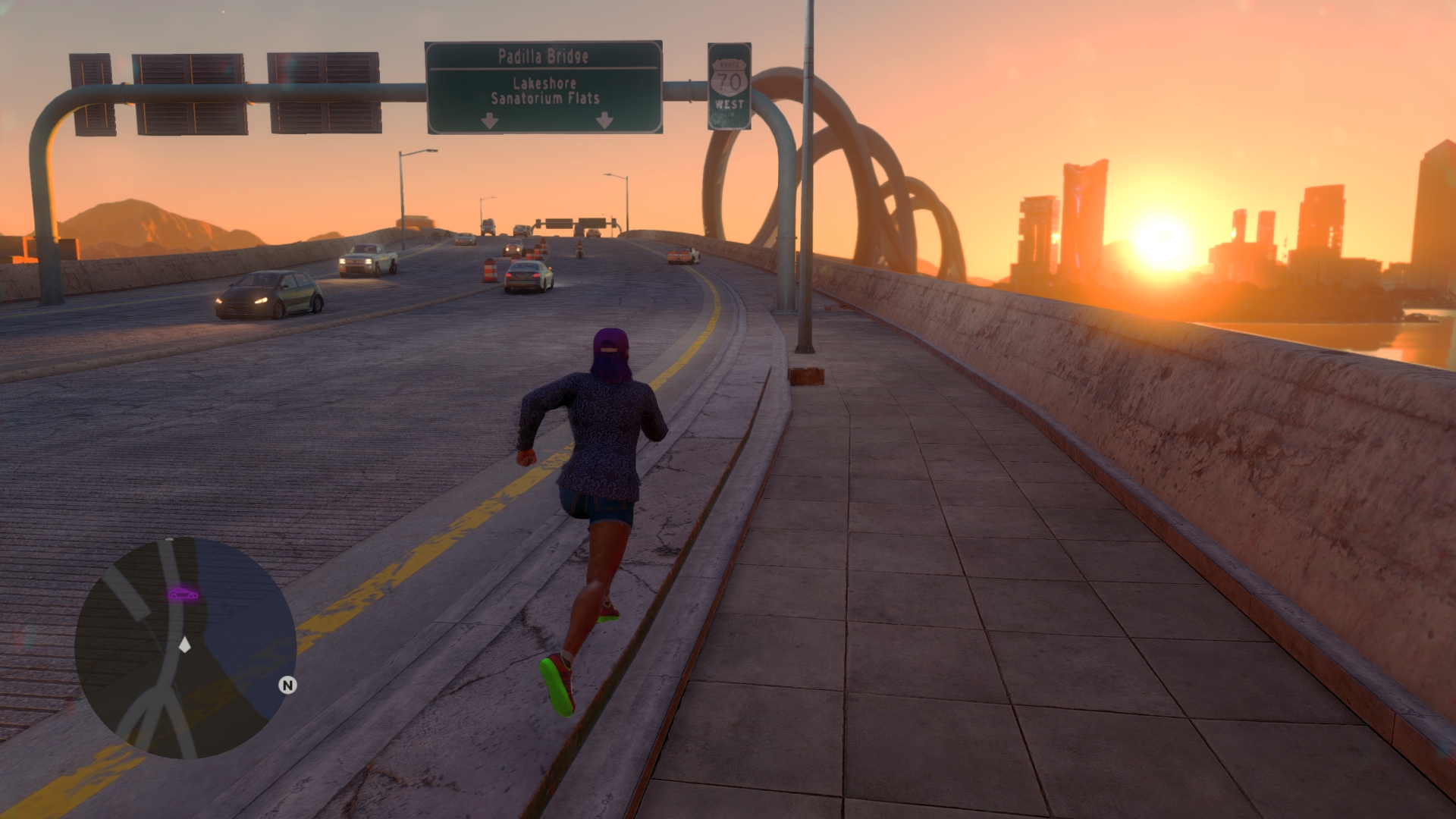Screen dimensions: 1456x819
Task: Click the circular minimap
Action: pyautogui.click(x=185, y=648)
